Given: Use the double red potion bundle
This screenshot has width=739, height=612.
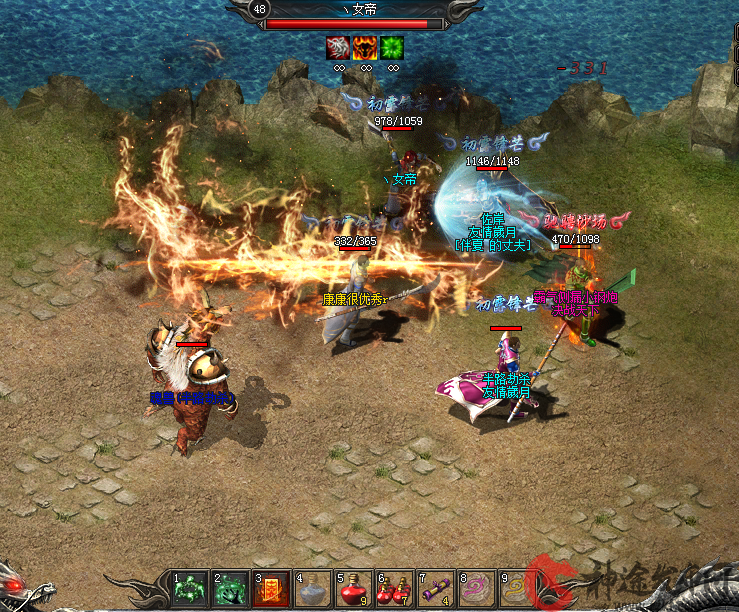Looking at the screenshot, I should click(x=394, y=588).
